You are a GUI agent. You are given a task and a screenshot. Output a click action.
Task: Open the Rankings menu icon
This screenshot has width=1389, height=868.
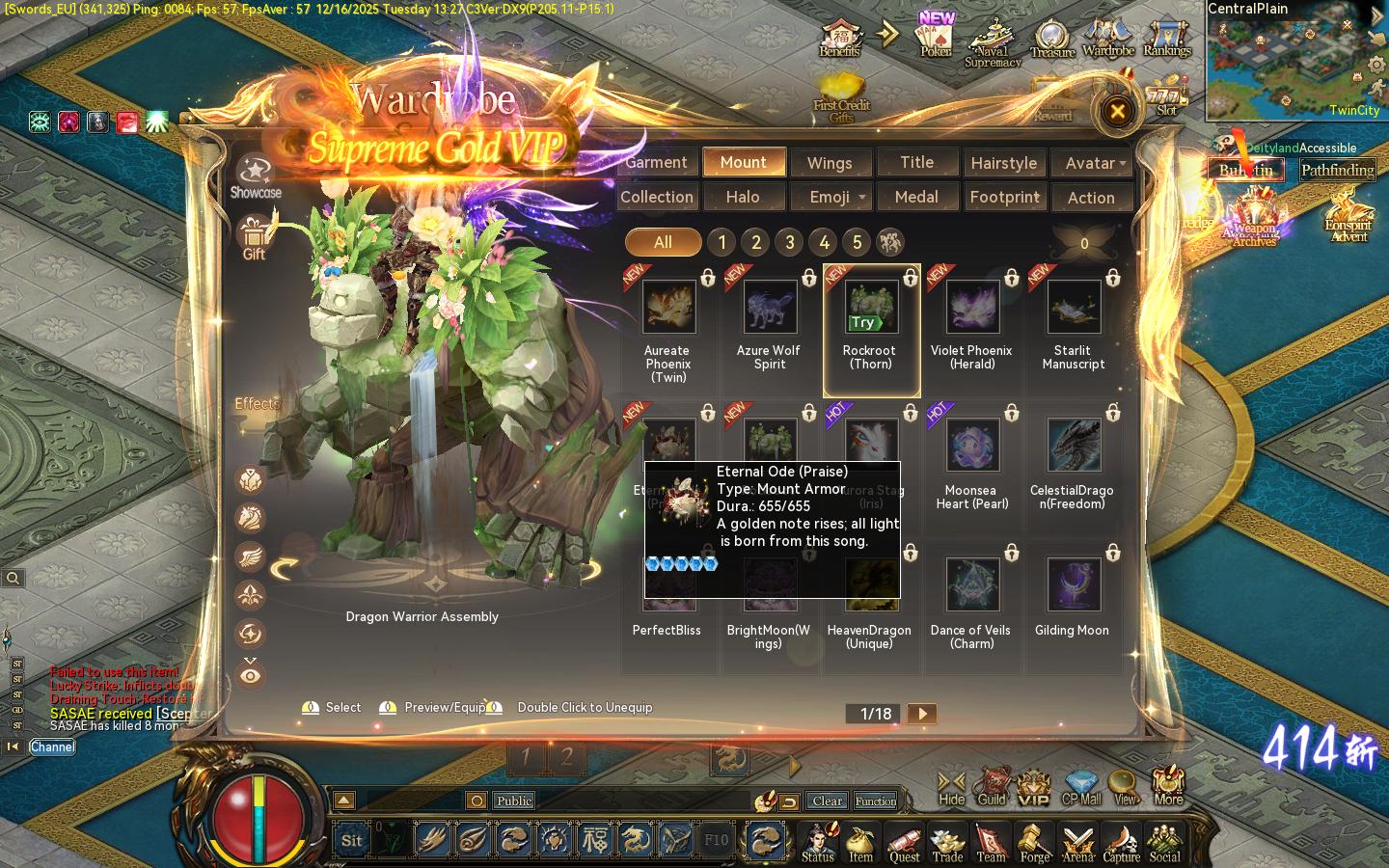click(1167, 39)
